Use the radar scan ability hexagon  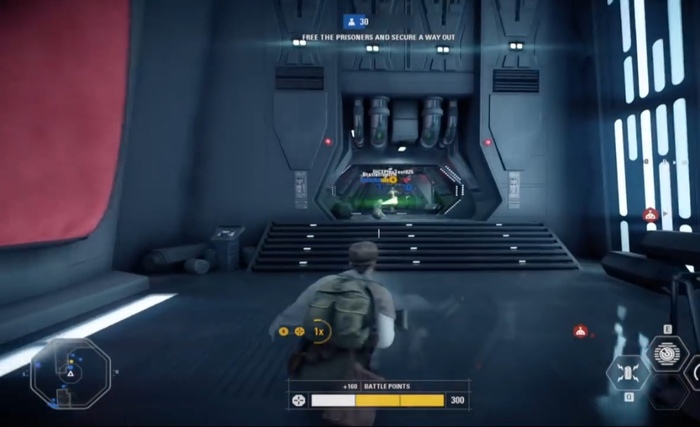[667, 352]
